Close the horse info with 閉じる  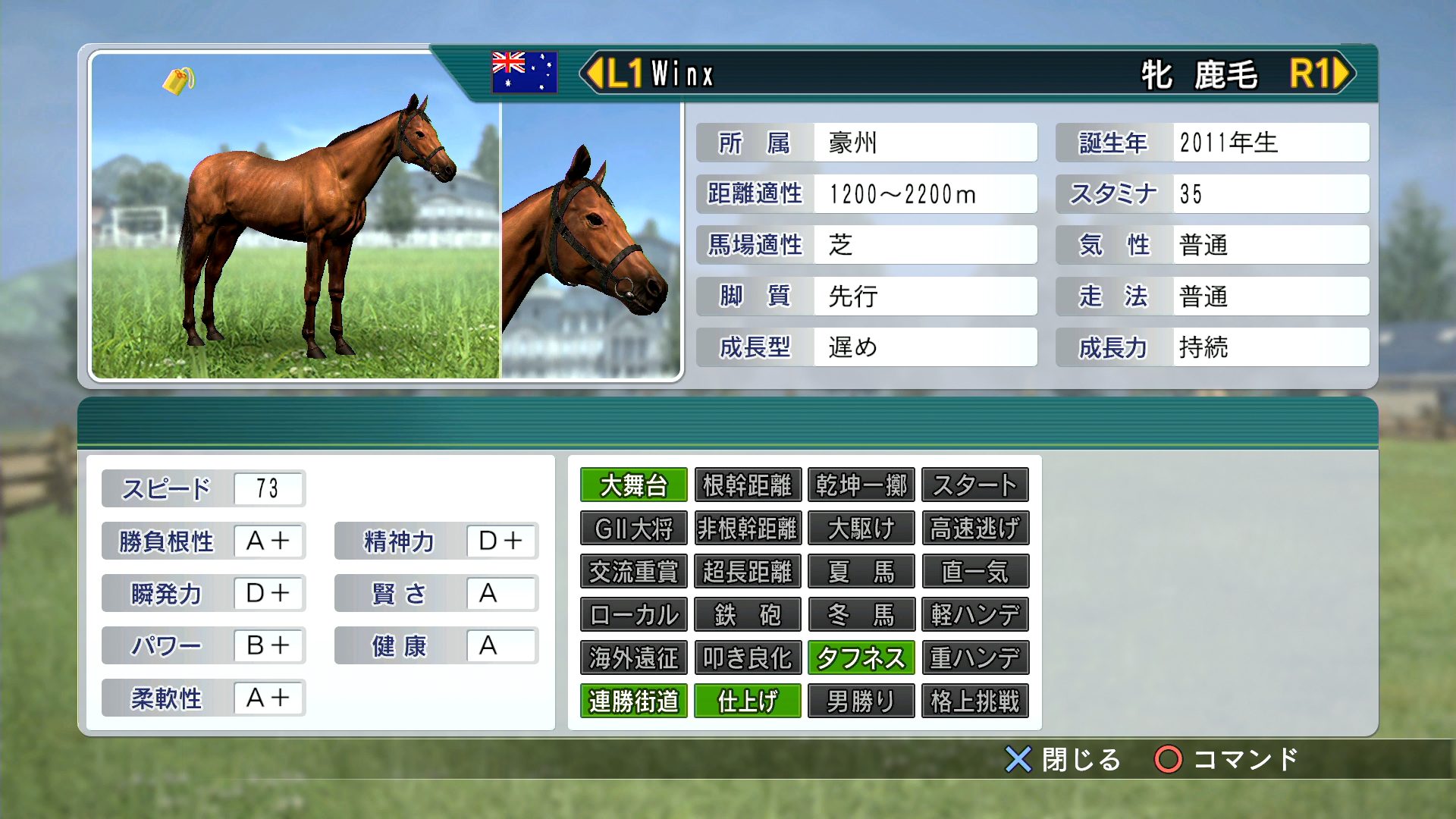(1062, 759)
